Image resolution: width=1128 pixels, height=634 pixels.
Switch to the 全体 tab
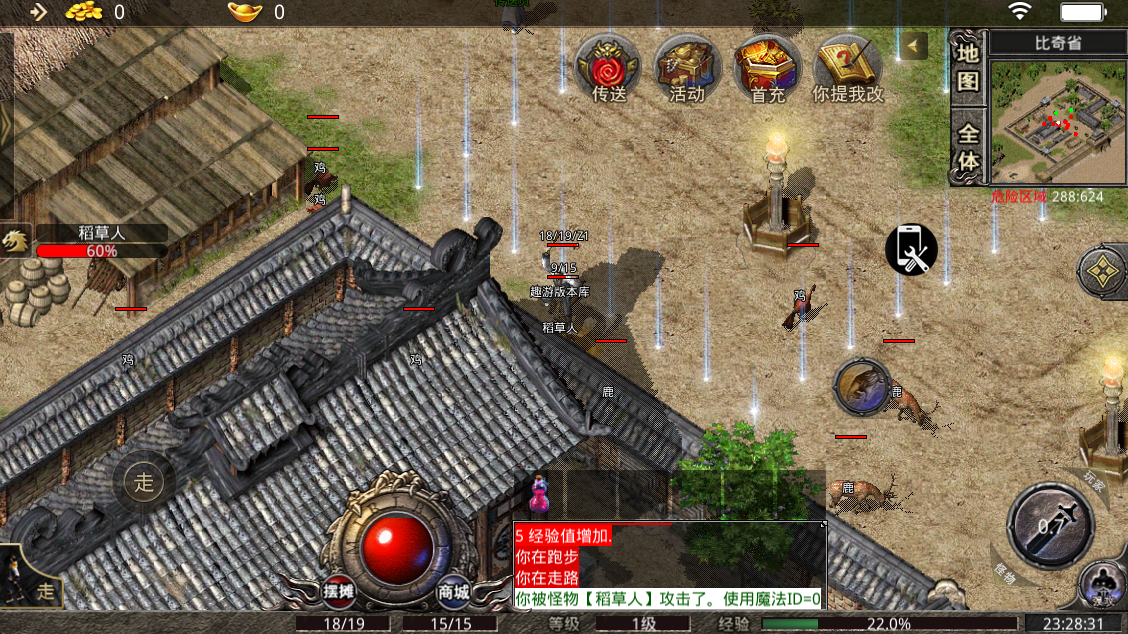968,147
